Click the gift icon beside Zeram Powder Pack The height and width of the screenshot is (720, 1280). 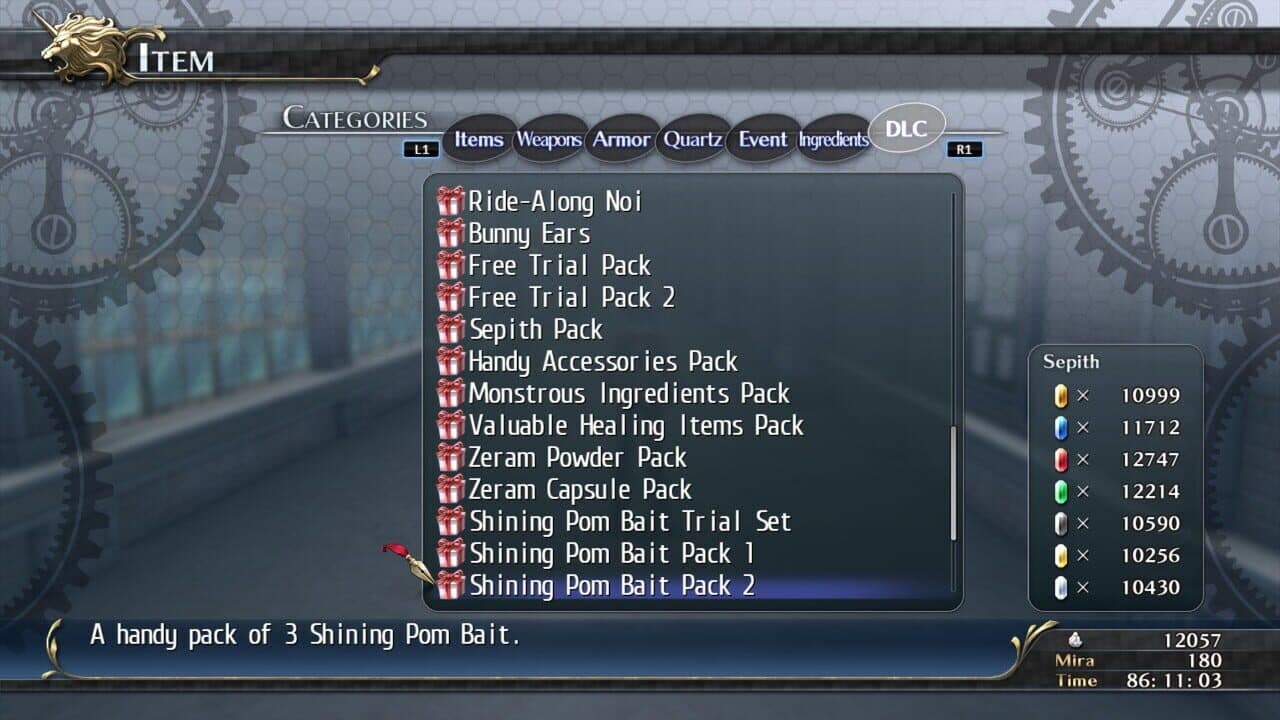[452, 457]
